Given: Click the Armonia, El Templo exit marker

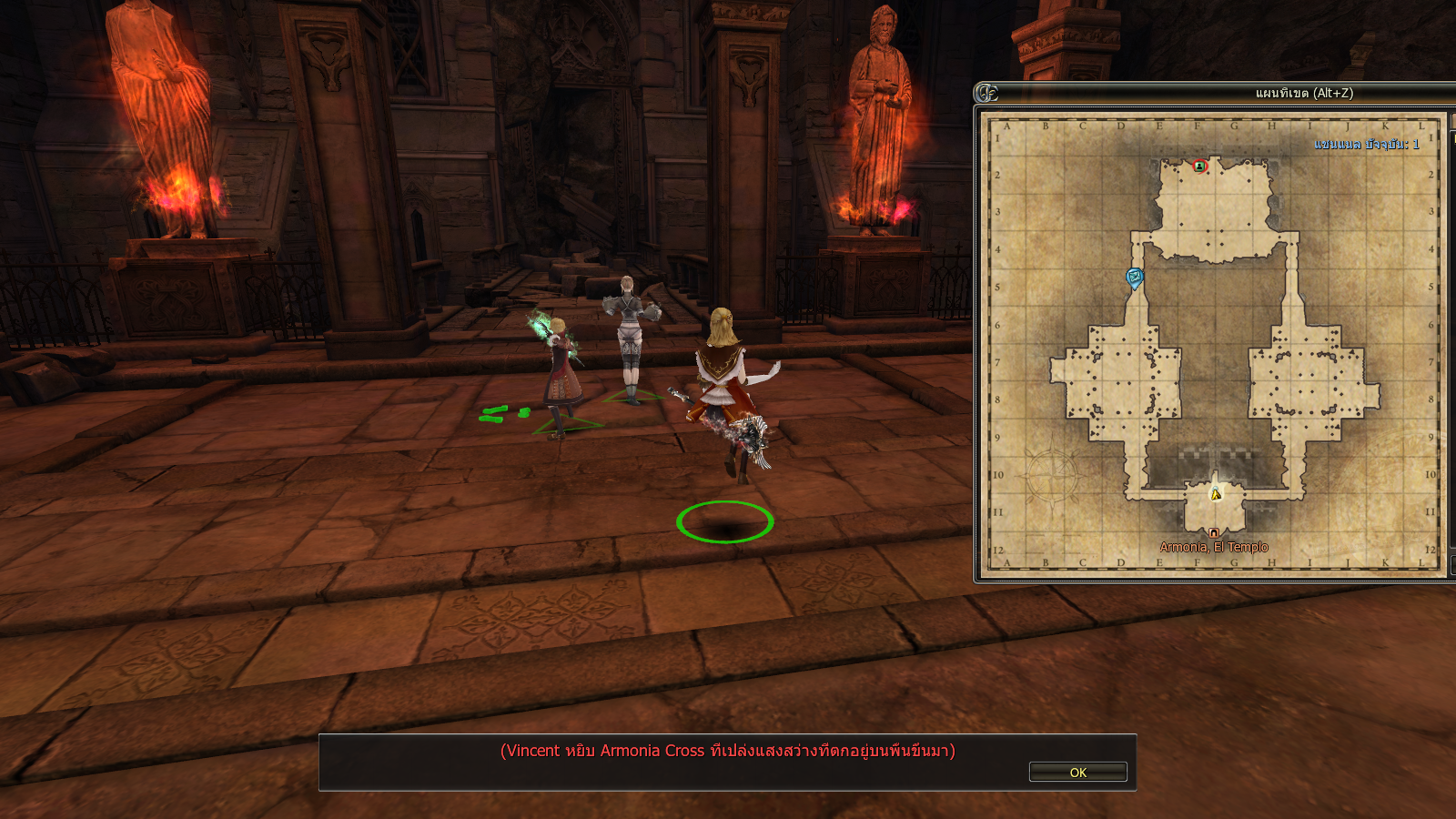Looking at the screenshot, I should coord(1213,533).
